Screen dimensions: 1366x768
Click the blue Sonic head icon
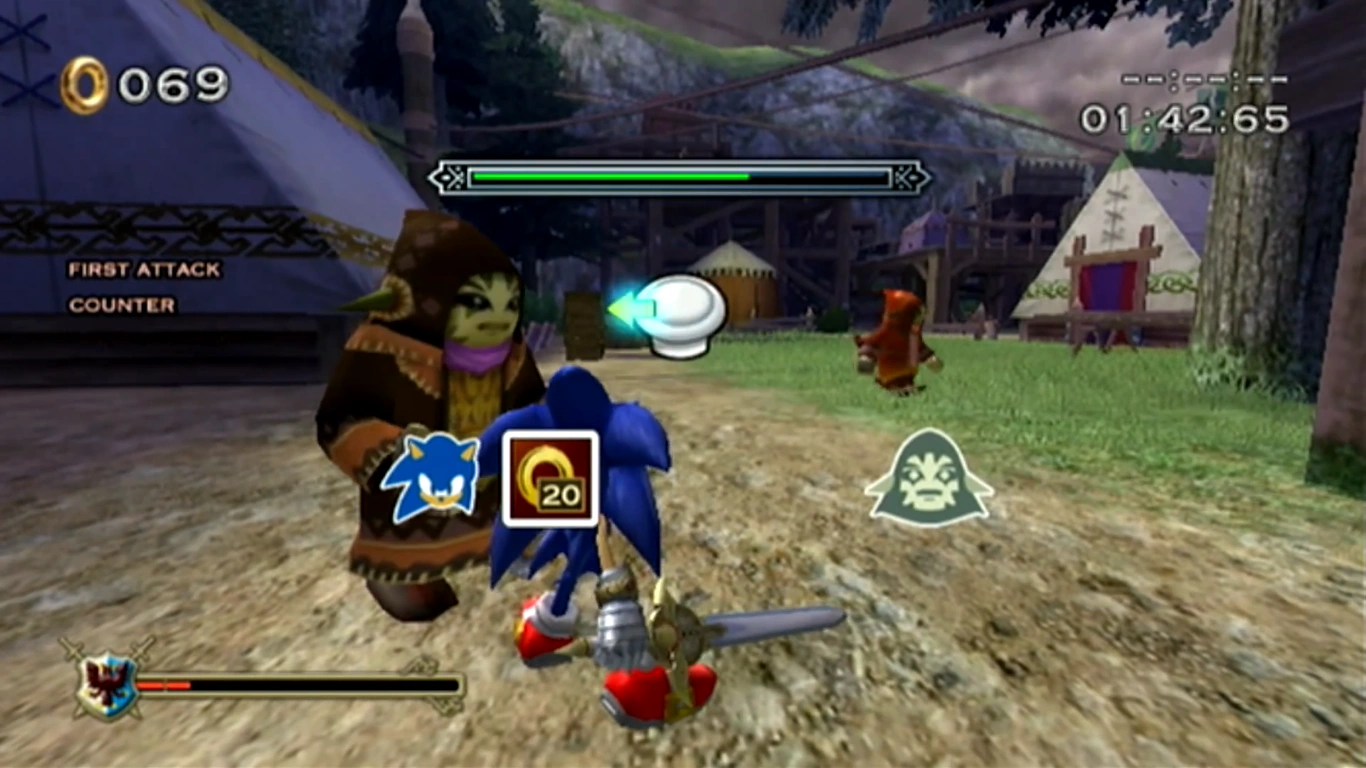click(x=431, y=477)
